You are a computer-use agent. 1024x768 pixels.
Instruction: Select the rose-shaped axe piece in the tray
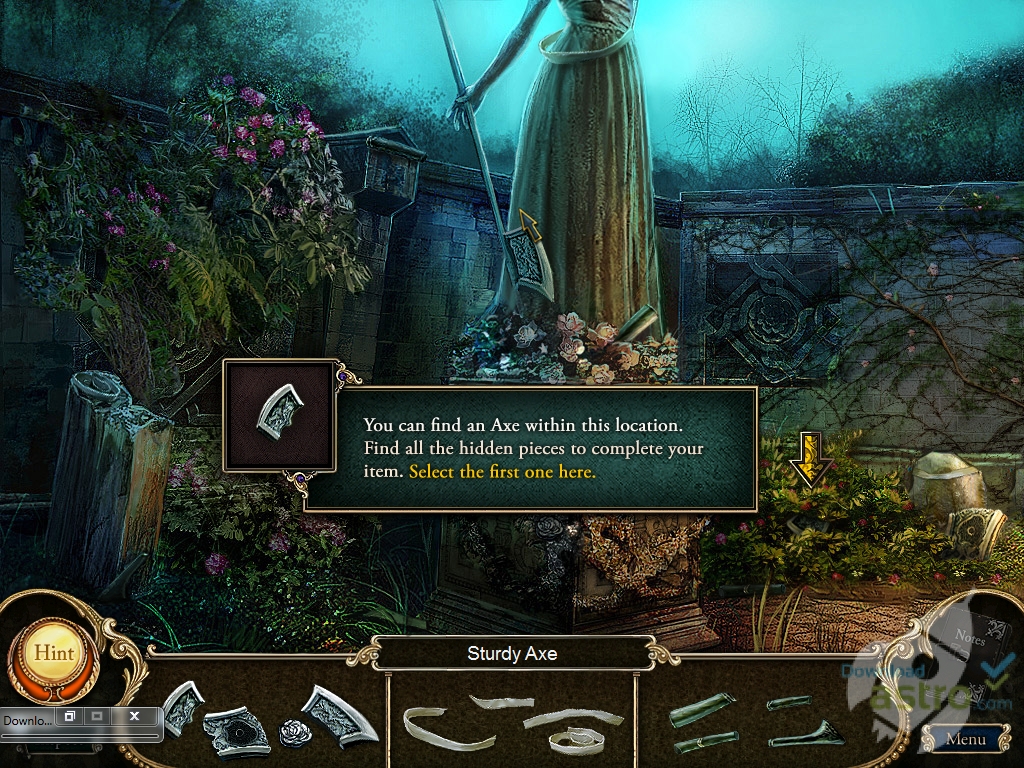[295, 732]
